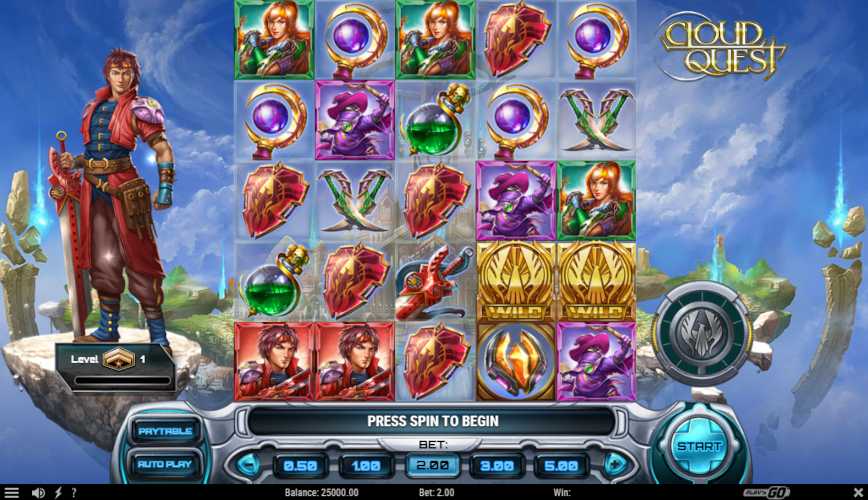Select the 2.00 bet amount
The height and width of the screenshot is (500, 868).
click(433, 465)
